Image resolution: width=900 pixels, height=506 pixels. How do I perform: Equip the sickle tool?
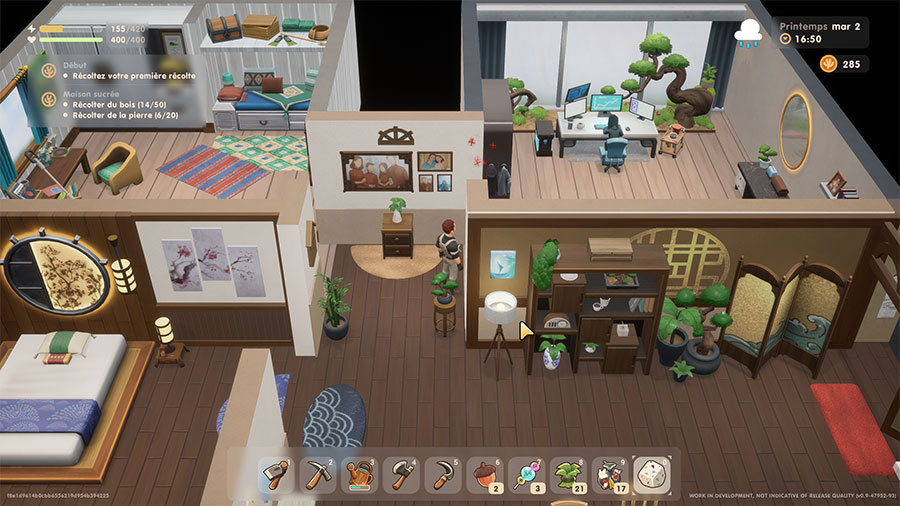pyautogui.click(x=441, y=473)
